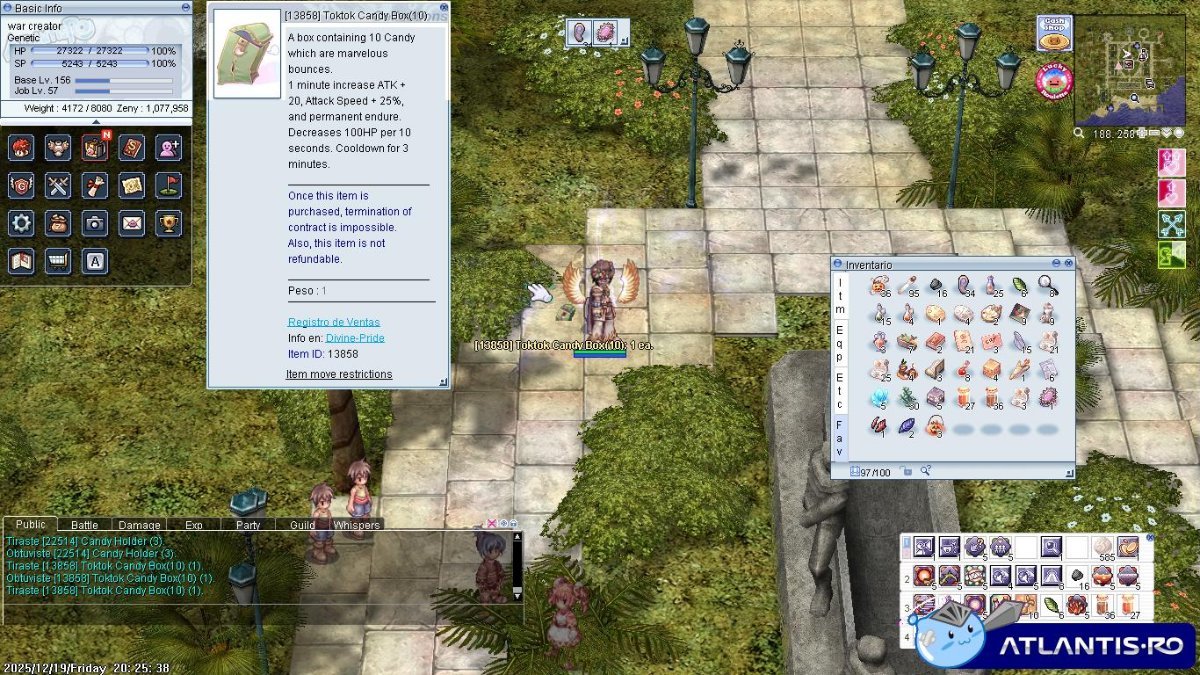Select the magnifying glass item in inventory
1200x675 pixels.
click(x=1047, y=286)
